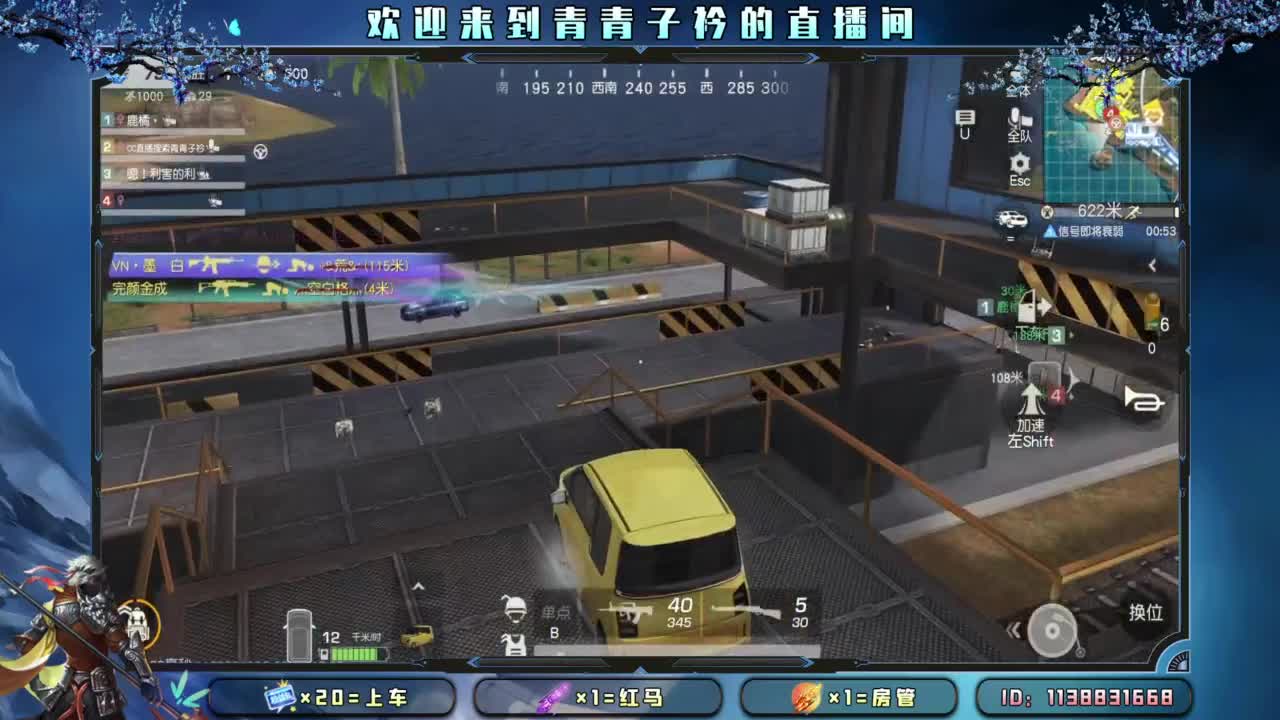Toggle 单点 single-fire mode
1280x720 pixels.
pyautogui.click(x=555, y=613)
